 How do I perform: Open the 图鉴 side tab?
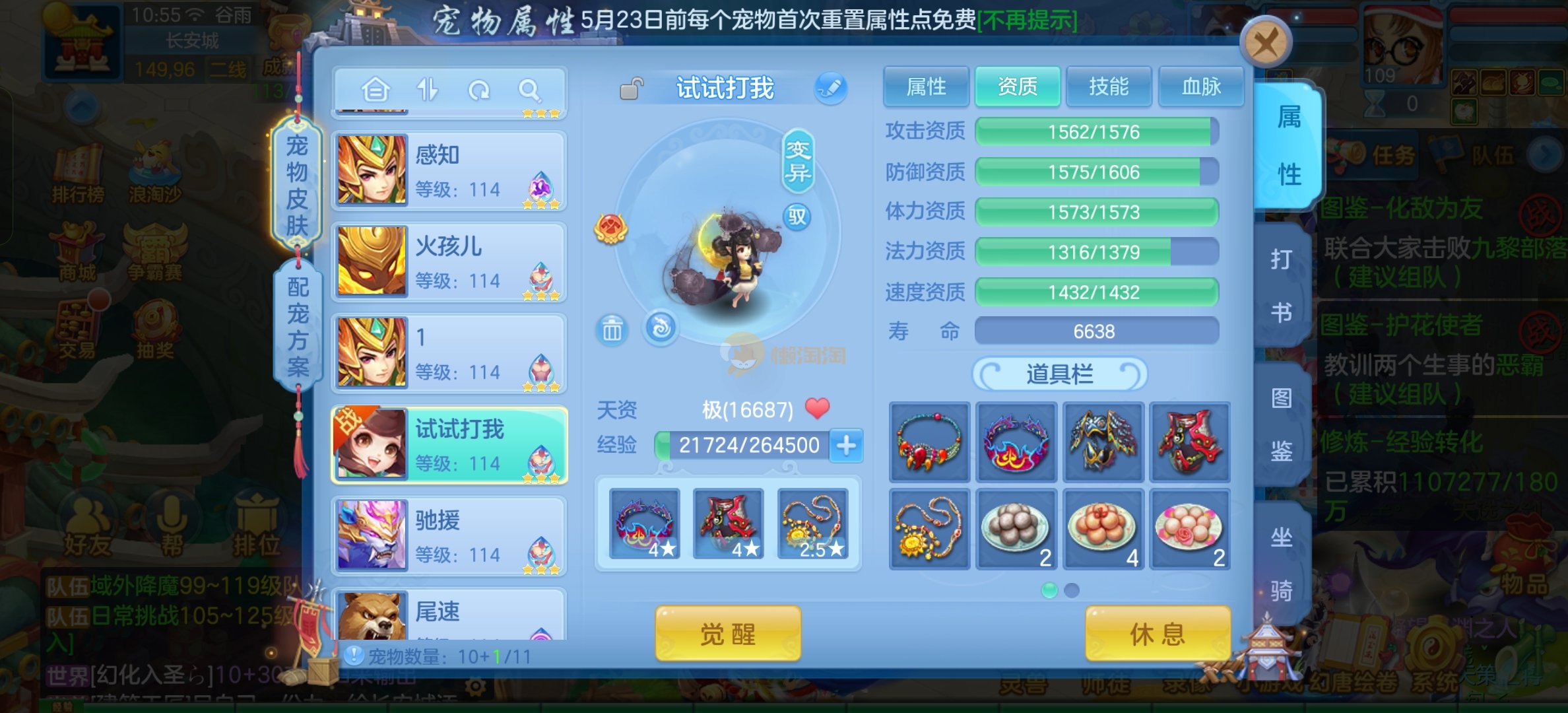tap(1281, 424)
